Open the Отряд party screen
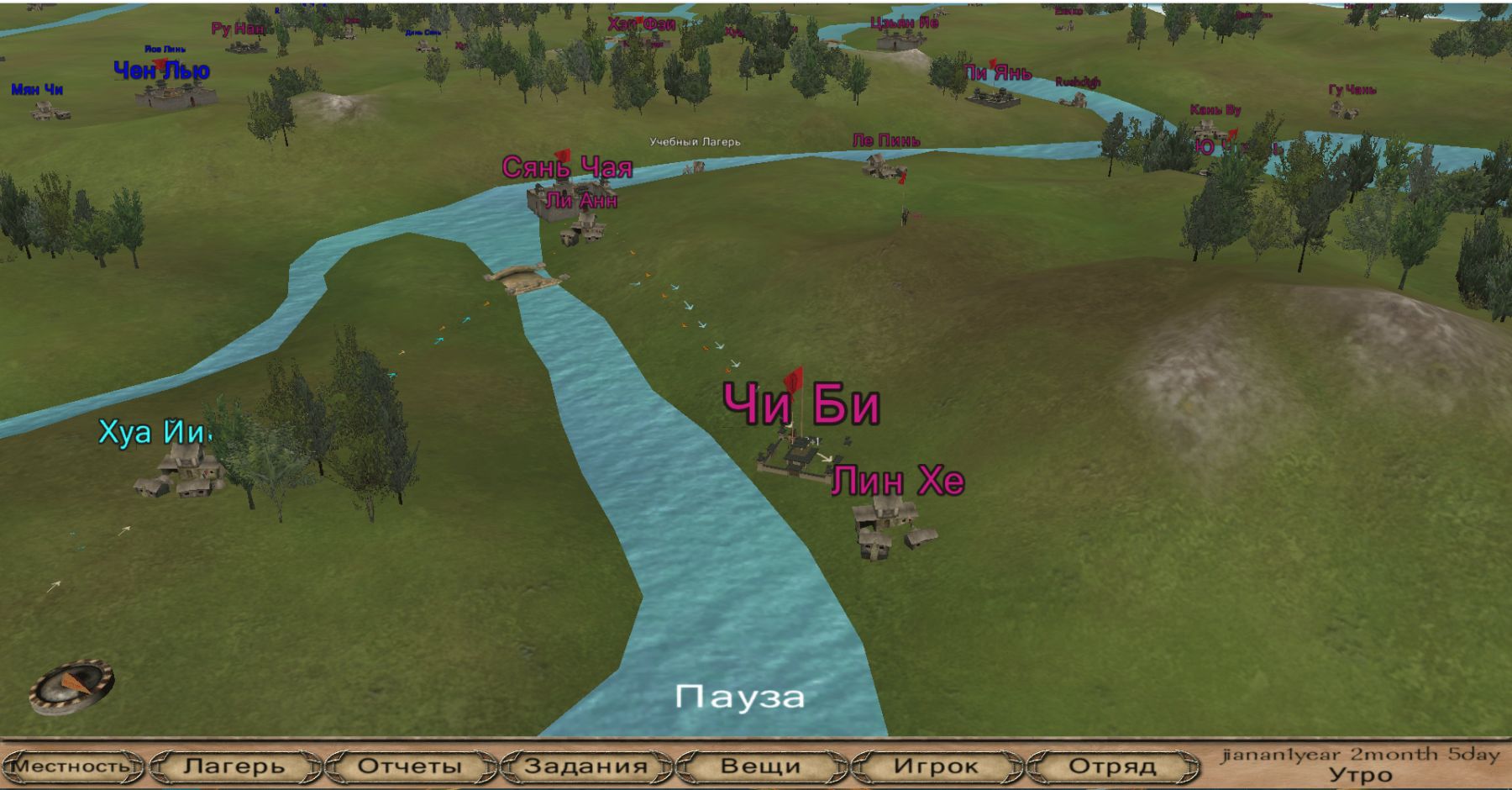The image size is (1512, 790). click(1112, 766)
